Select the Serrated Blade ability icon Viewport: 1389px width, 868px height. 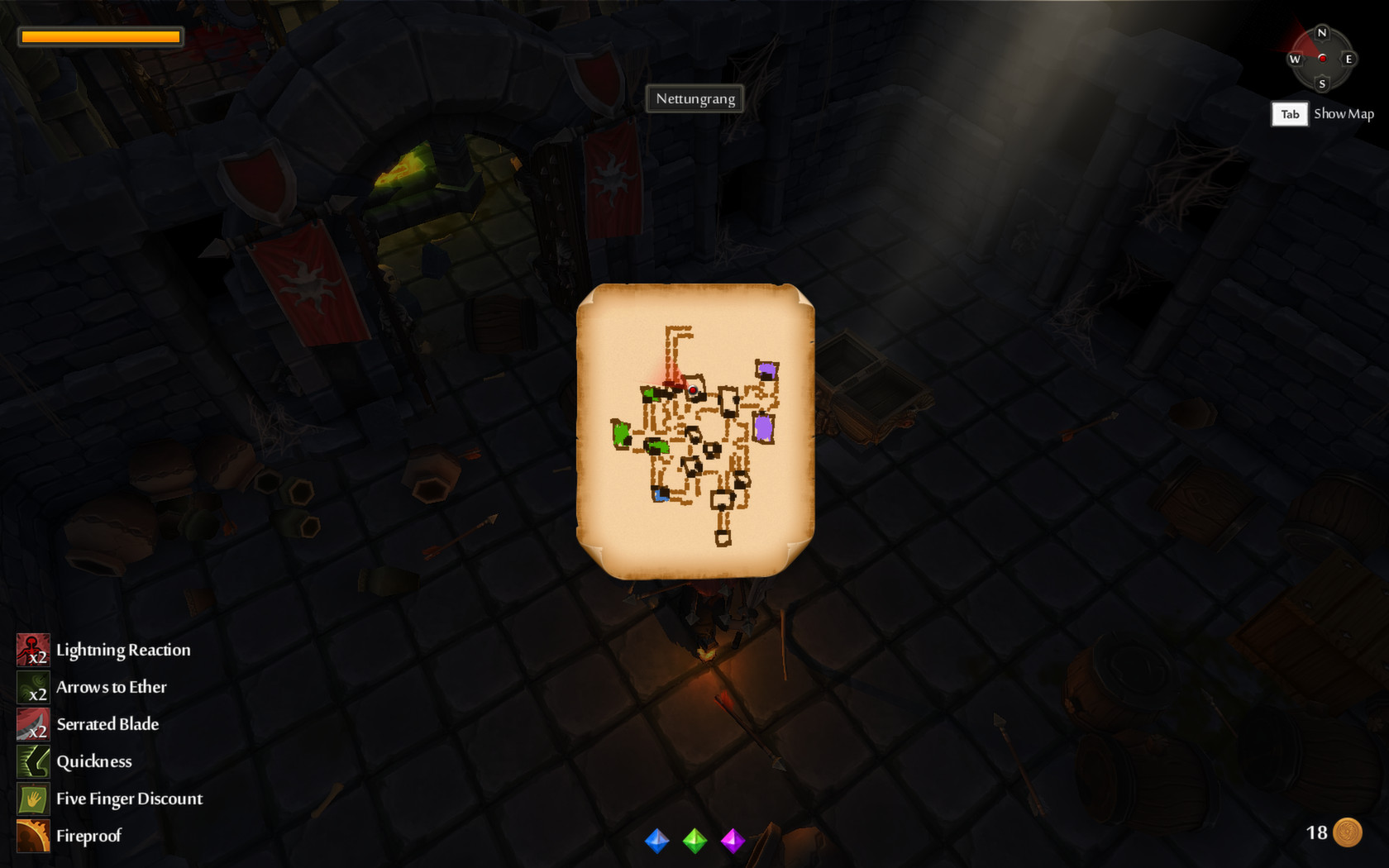tap(31, 724)
